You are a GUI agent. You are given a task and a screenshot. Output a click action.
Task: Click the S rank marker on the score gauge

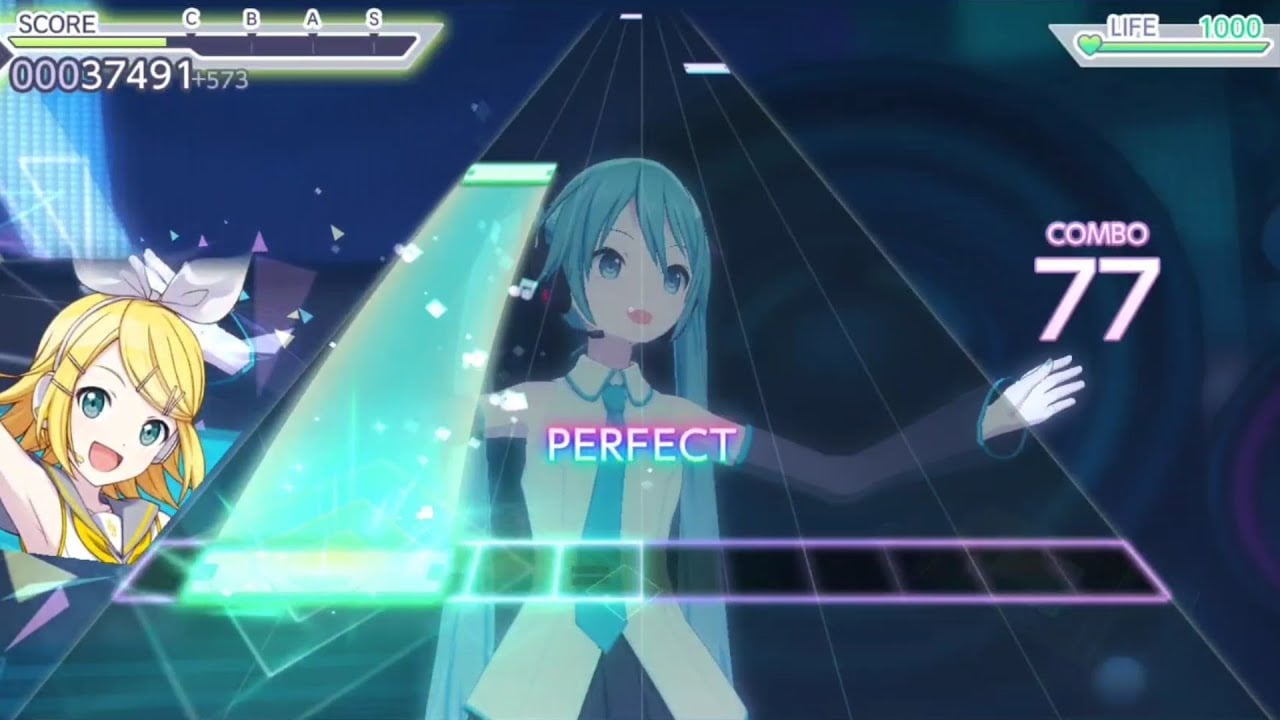(x=372, y=18)
